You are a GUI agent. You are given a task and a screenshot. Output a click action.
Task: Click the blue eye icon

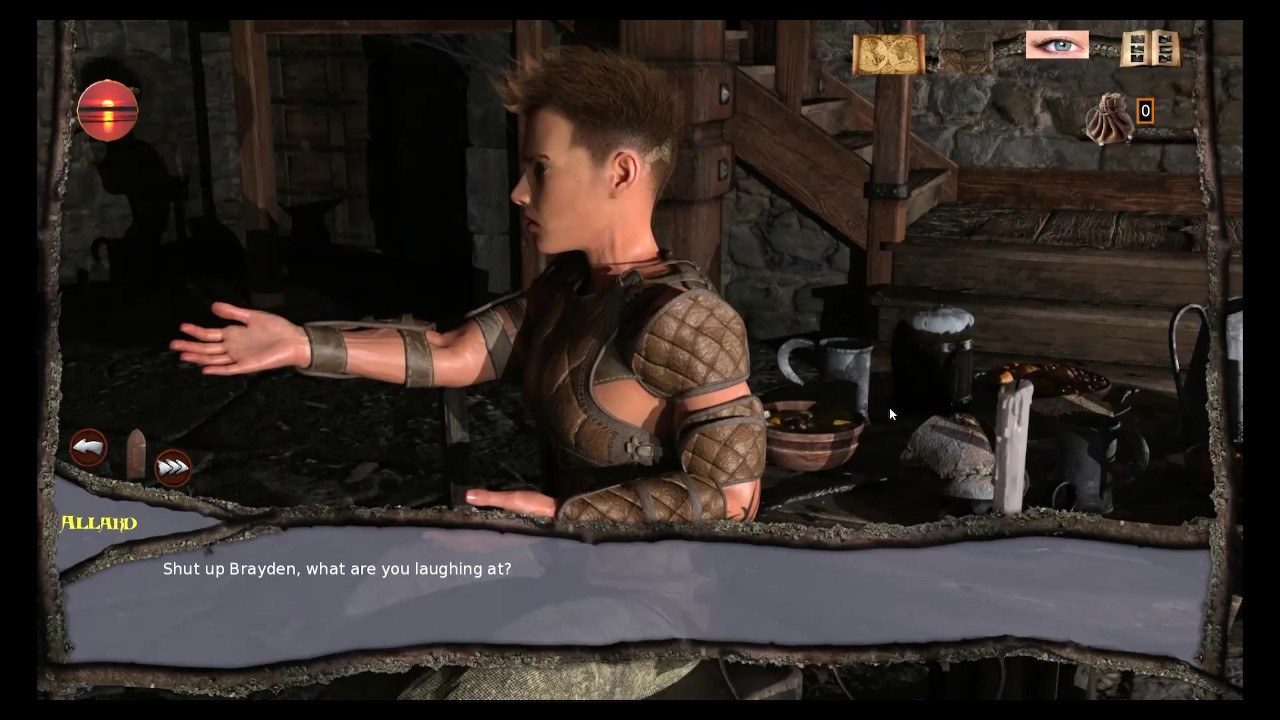click(1057, 45)
